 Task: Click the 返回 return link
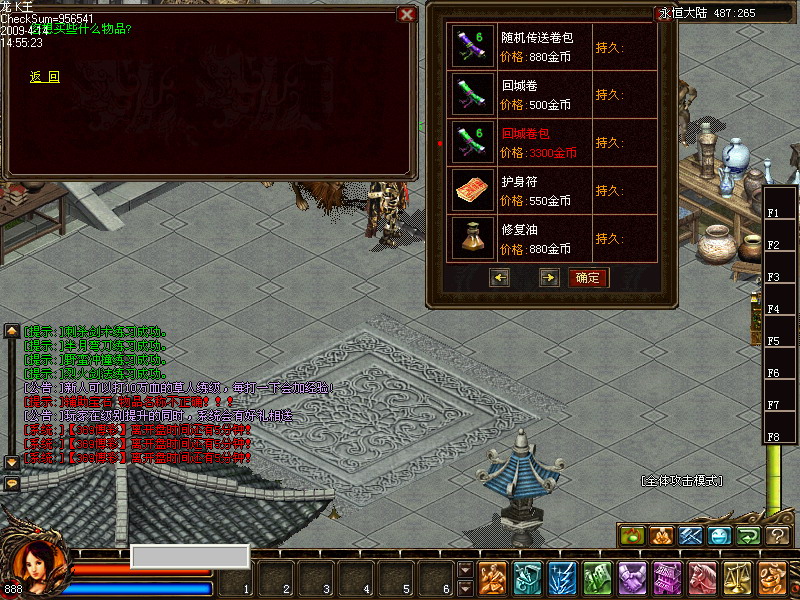45,77
